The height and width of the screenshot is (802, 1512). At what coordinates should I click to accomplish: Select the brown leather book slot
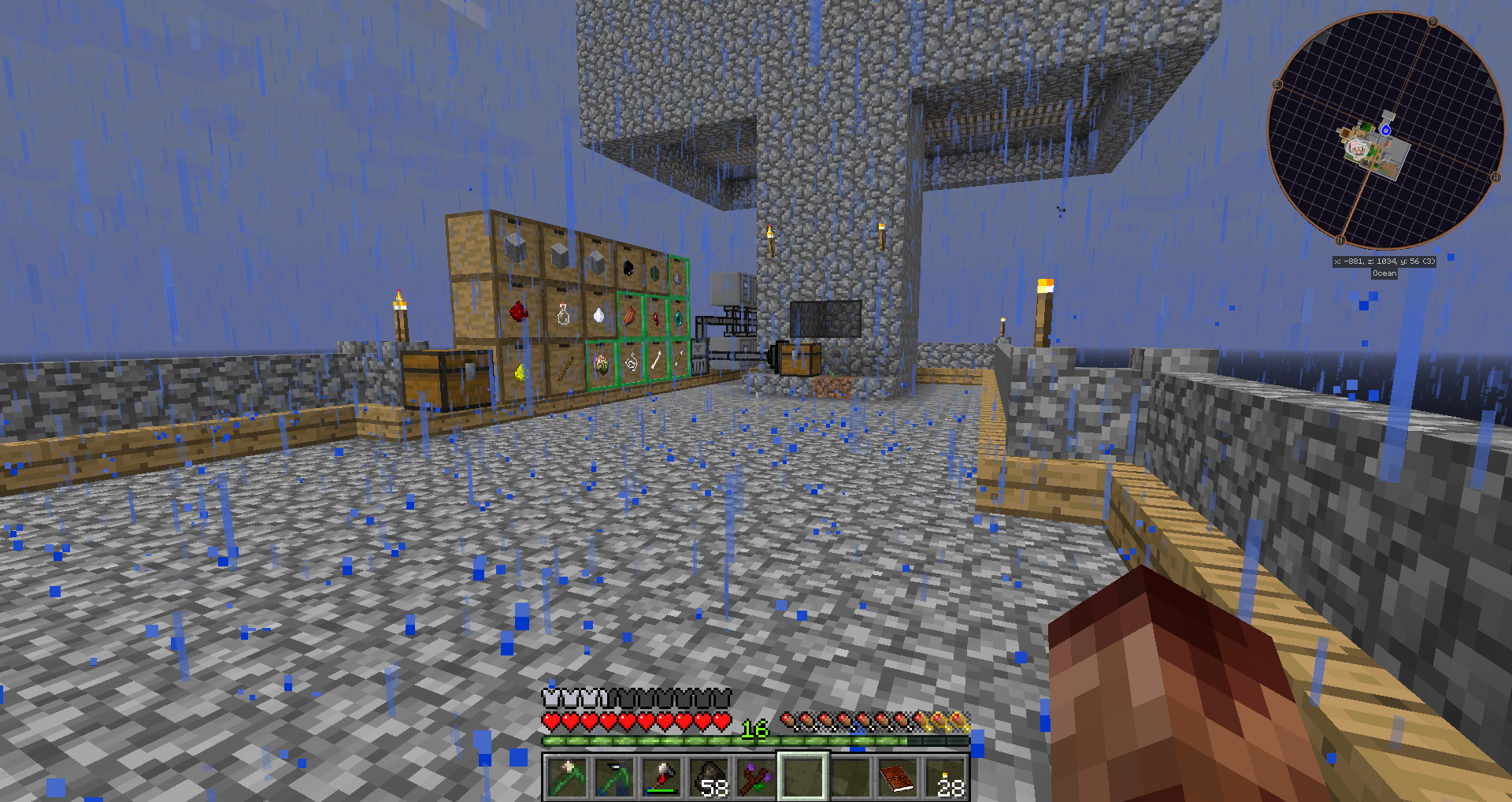point(897,776)
